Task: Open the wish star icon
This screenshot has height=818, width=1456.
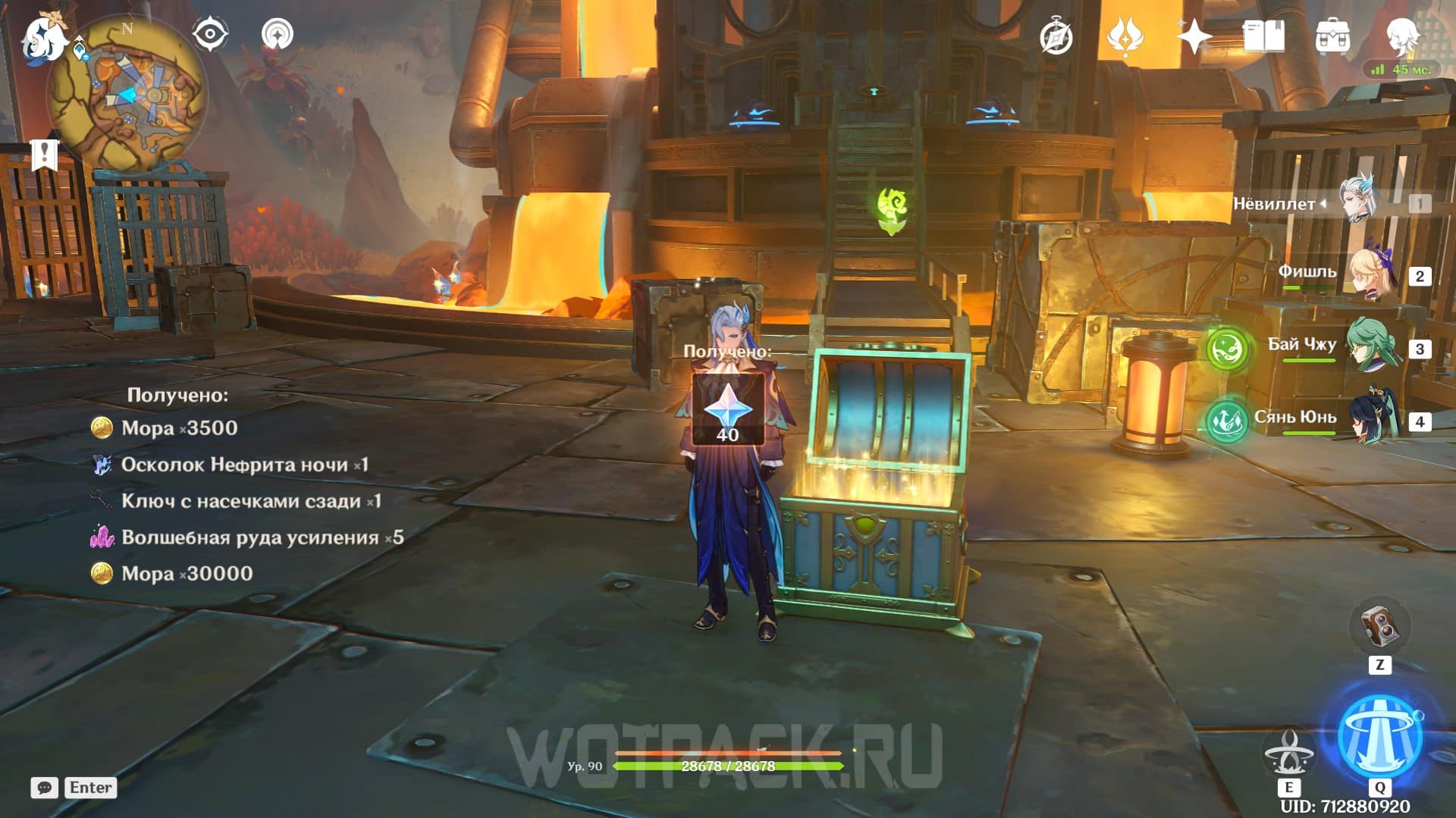Action: point(1194,36)
